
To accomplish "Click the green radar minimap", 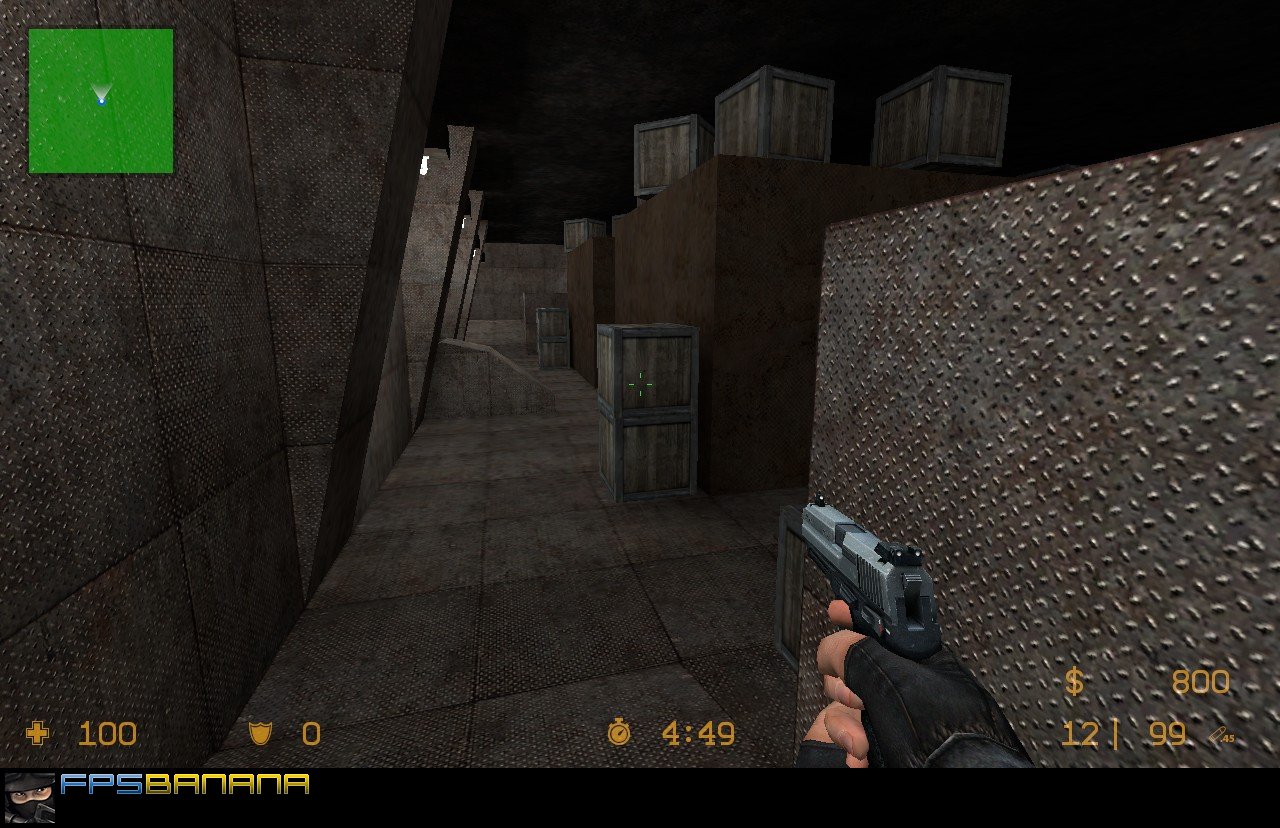I will point(100,100).
